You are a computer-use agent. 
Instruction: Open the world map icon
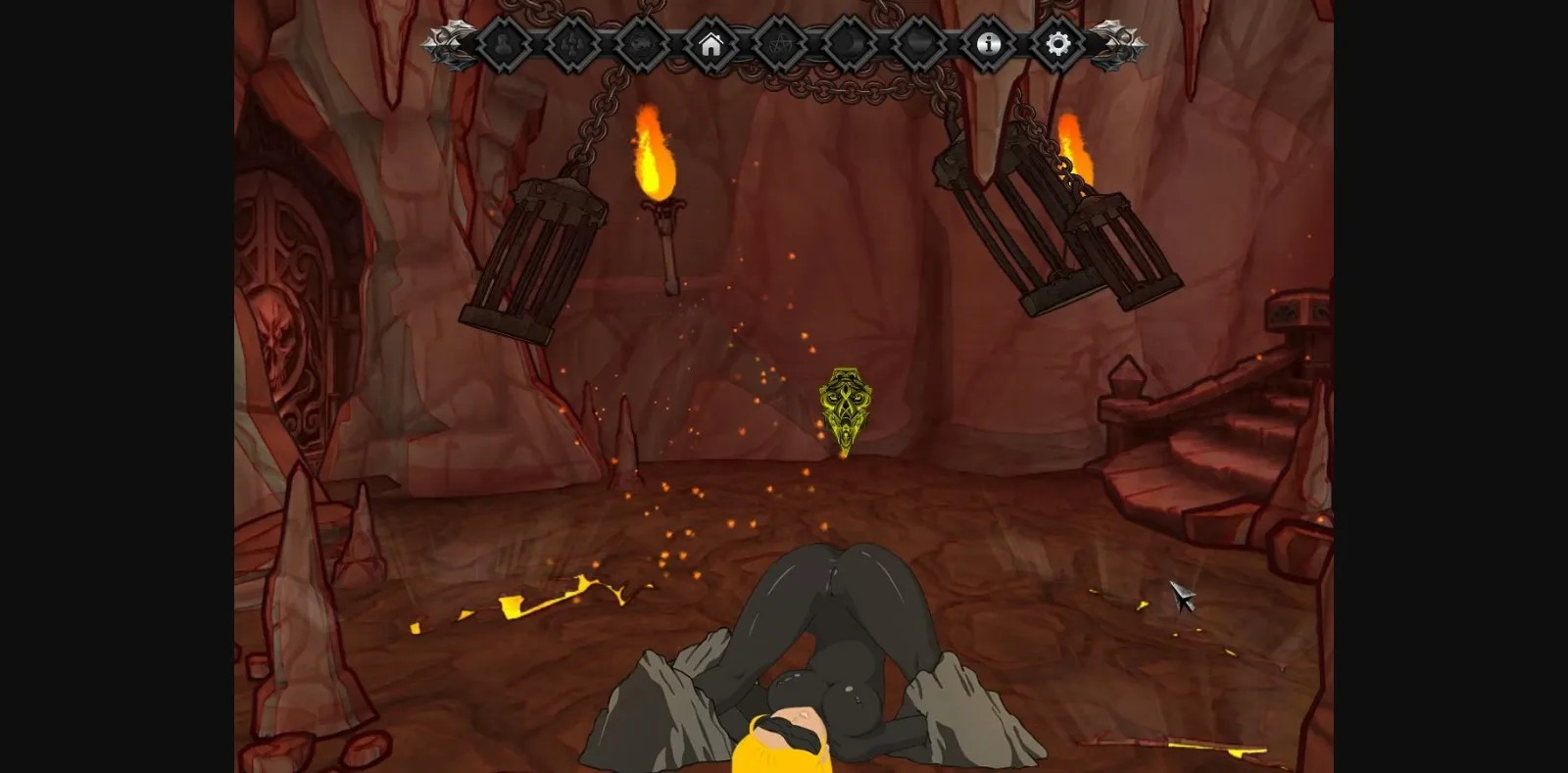[642, 43]
